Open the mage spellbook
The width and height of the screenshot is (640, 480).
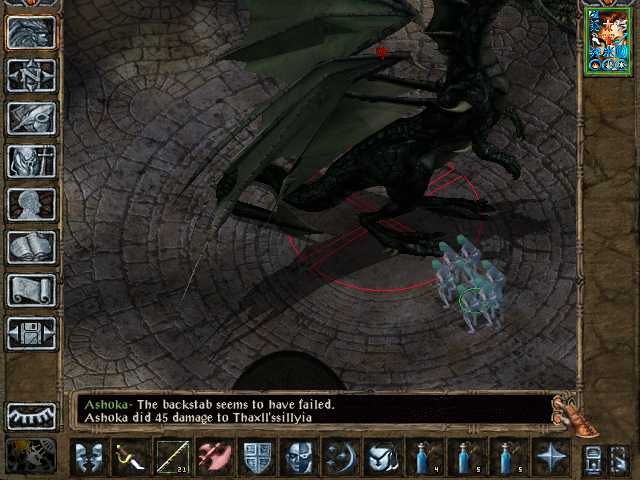(x=31, y=246)
